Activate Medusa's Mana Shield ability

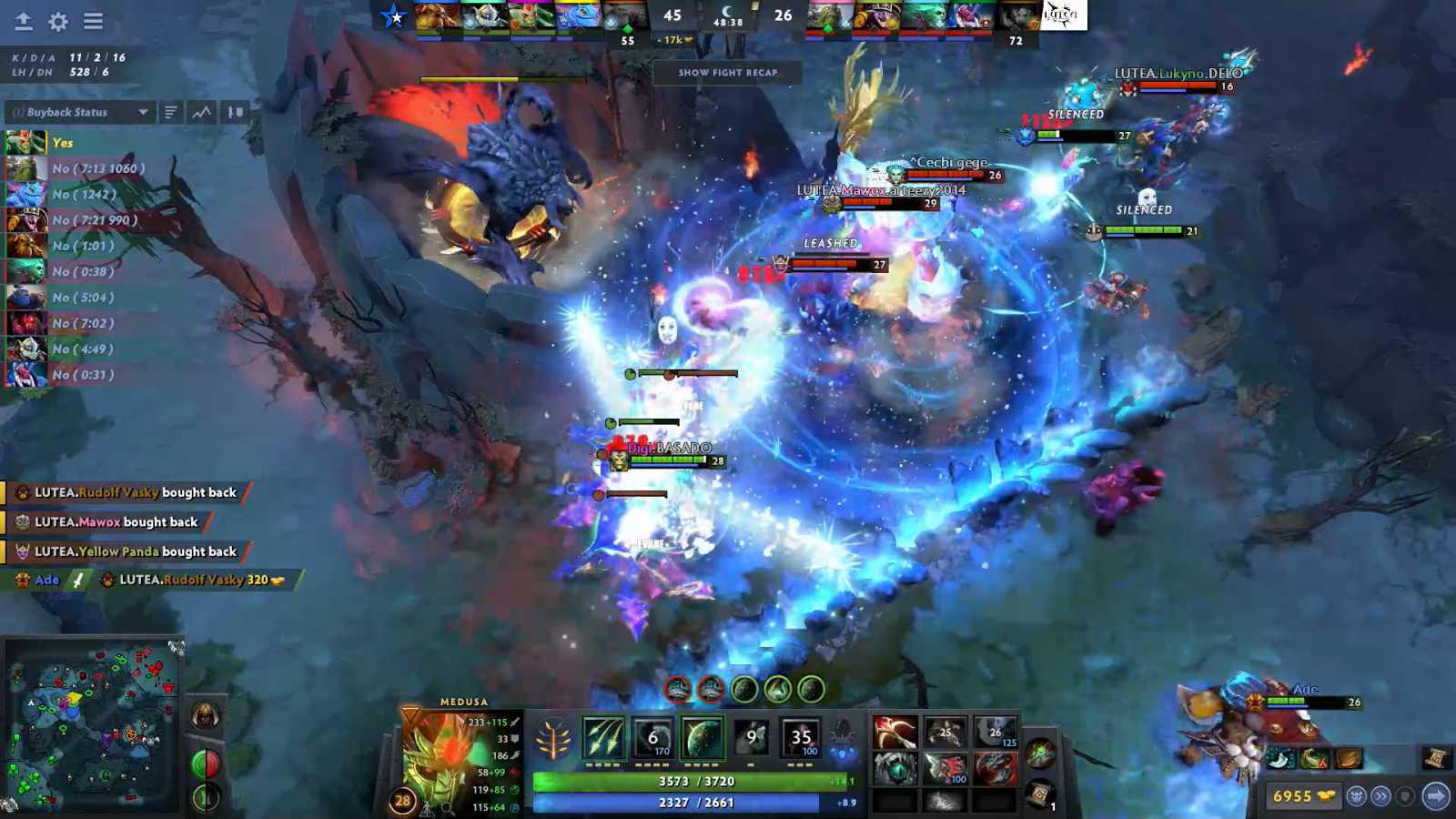coord(703,737)
